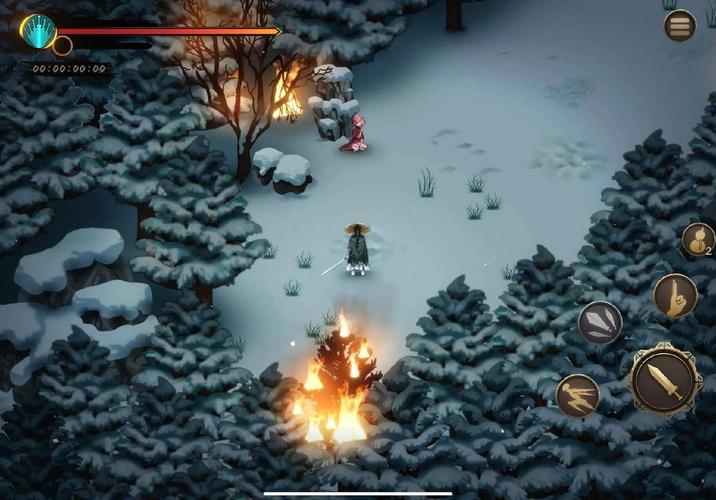The width and height of the screenshot is (716, 500).
Task: Open the hamburger pause menu
Action: coord(680,25)
